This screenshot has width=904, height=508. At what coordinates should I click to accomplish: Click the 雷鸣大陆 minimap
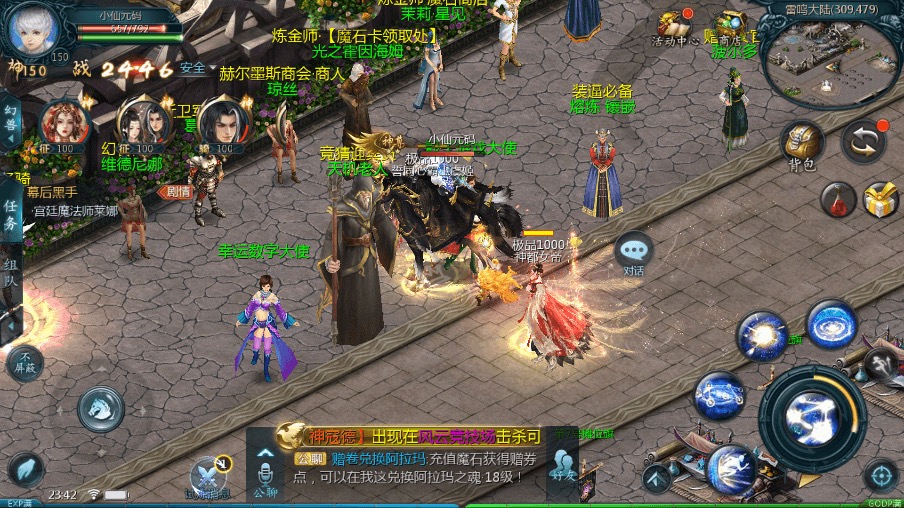[x=831, y=59]
